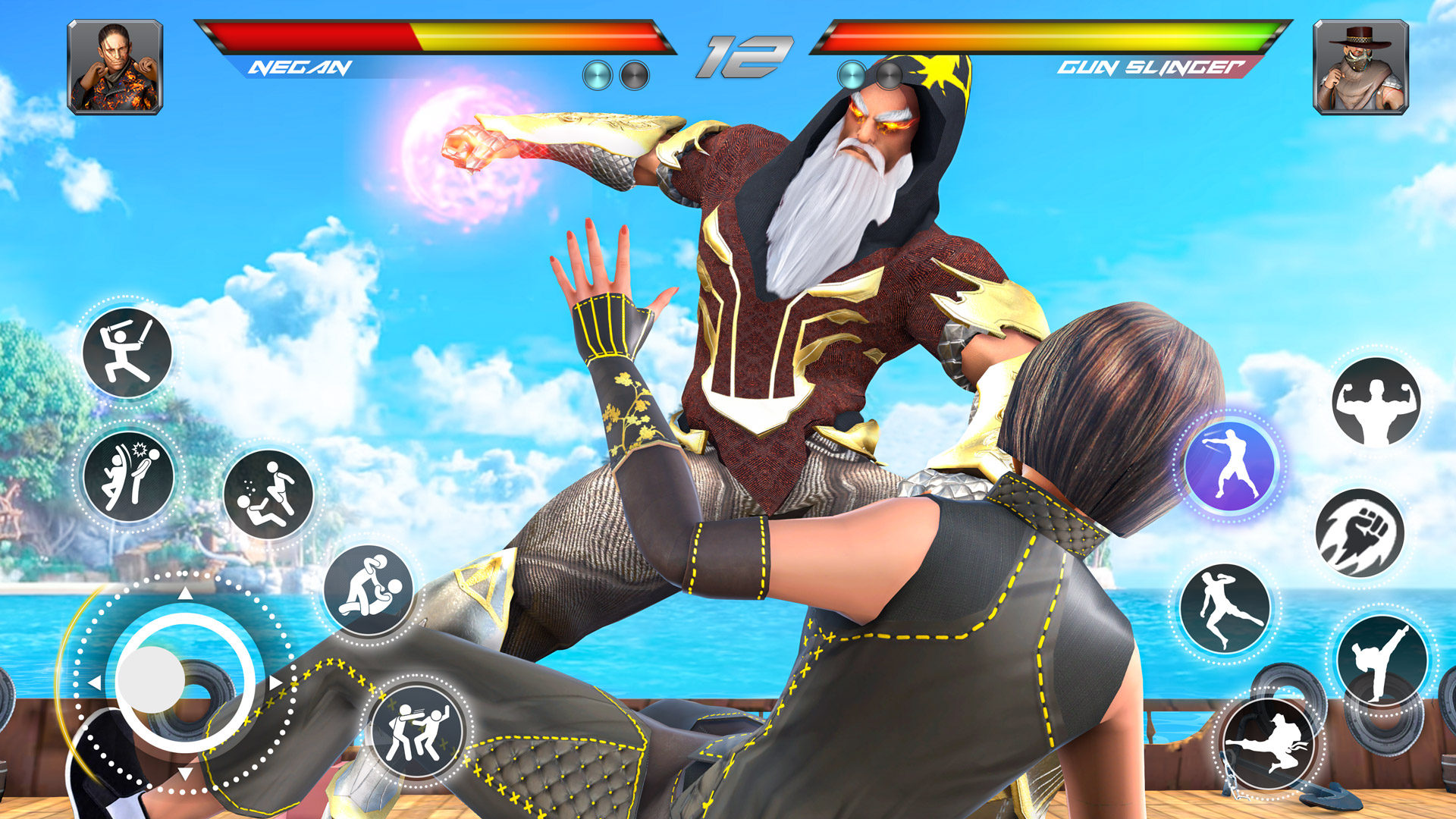Tap the name label reading NEGAN
The height and width of the screenshot is (819, 1456).
point(300,68)
